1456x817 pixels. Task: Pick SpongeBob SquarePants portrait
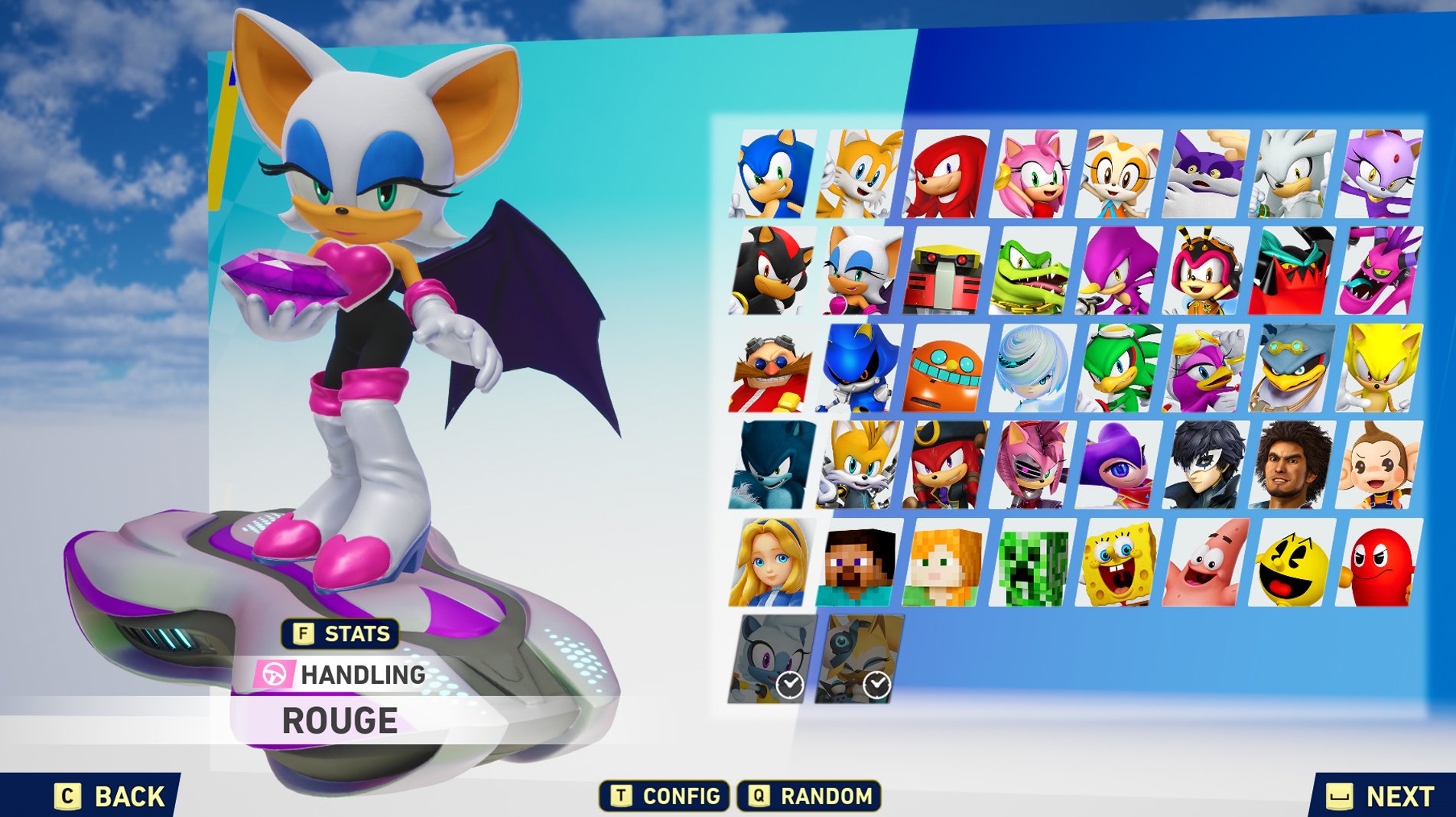(1119, 562)
